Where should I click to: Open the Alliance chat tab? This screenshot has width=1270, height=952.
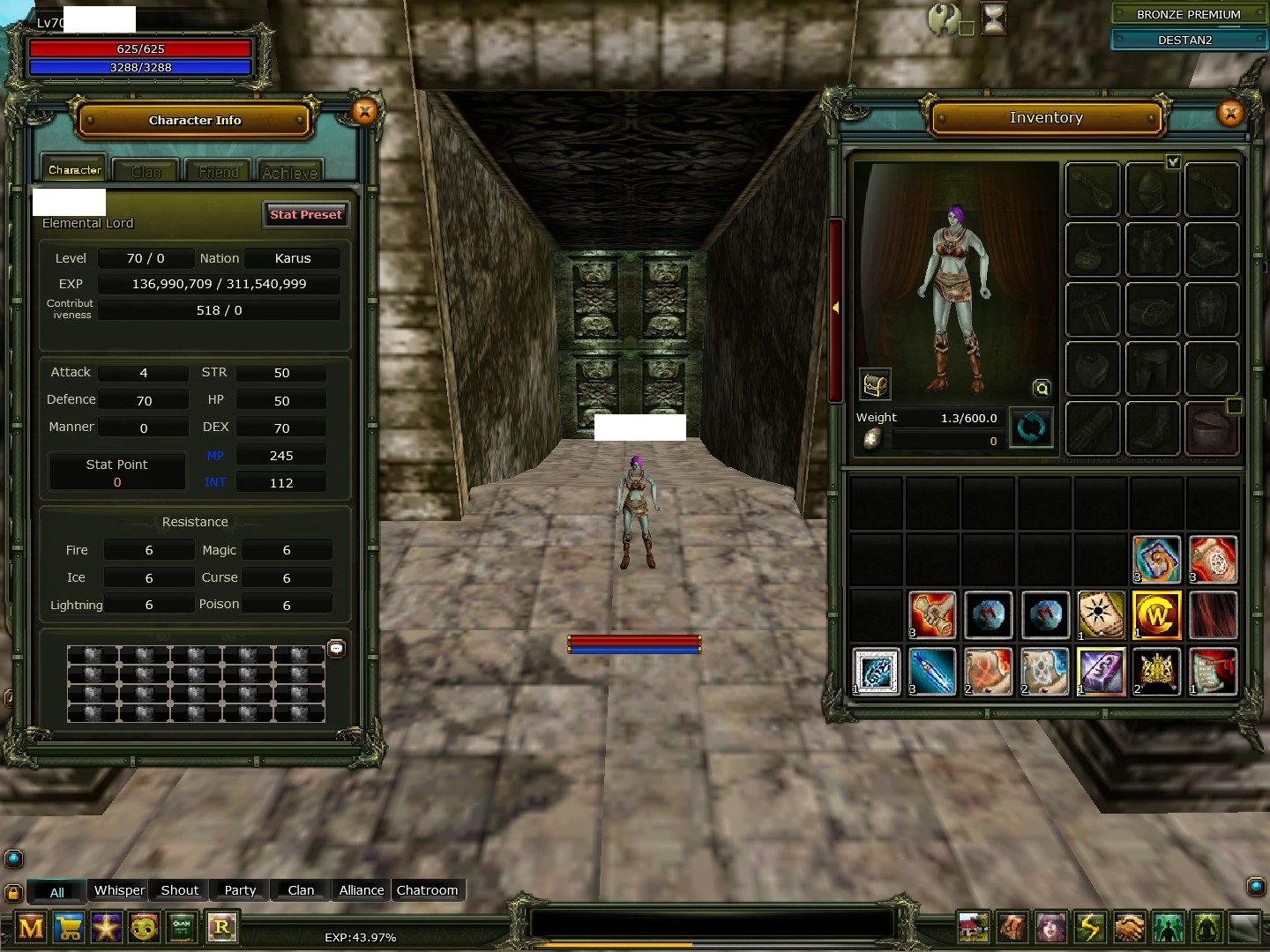coord(362,890)
